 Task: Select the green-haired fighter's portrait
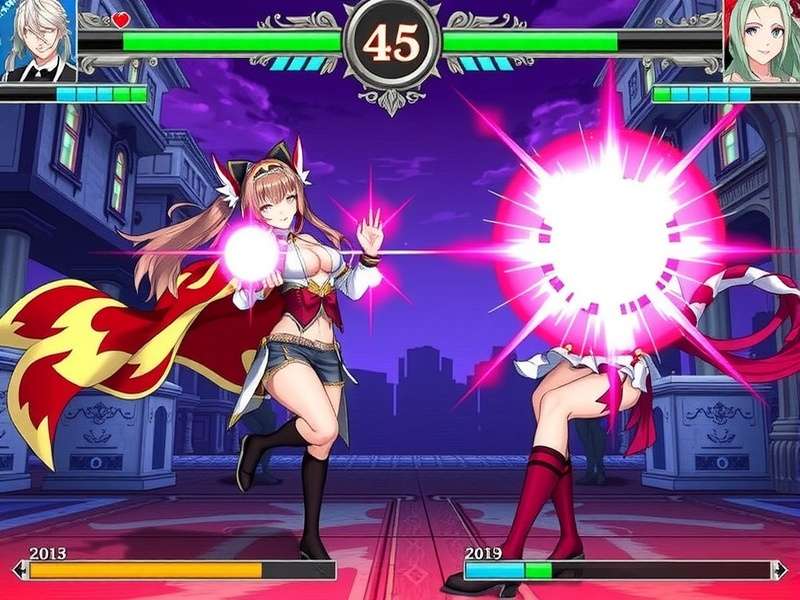[762, 40]
